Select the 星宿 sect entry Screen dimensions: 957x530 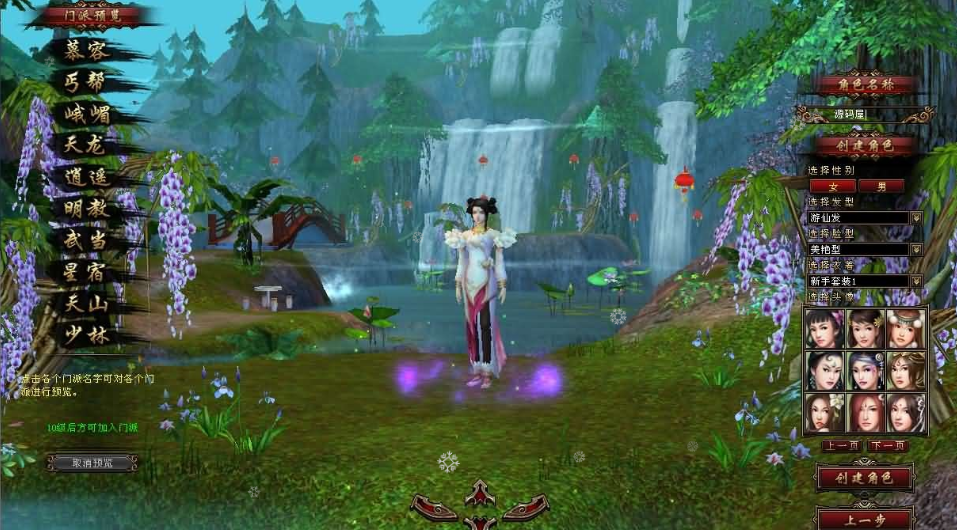84,272
